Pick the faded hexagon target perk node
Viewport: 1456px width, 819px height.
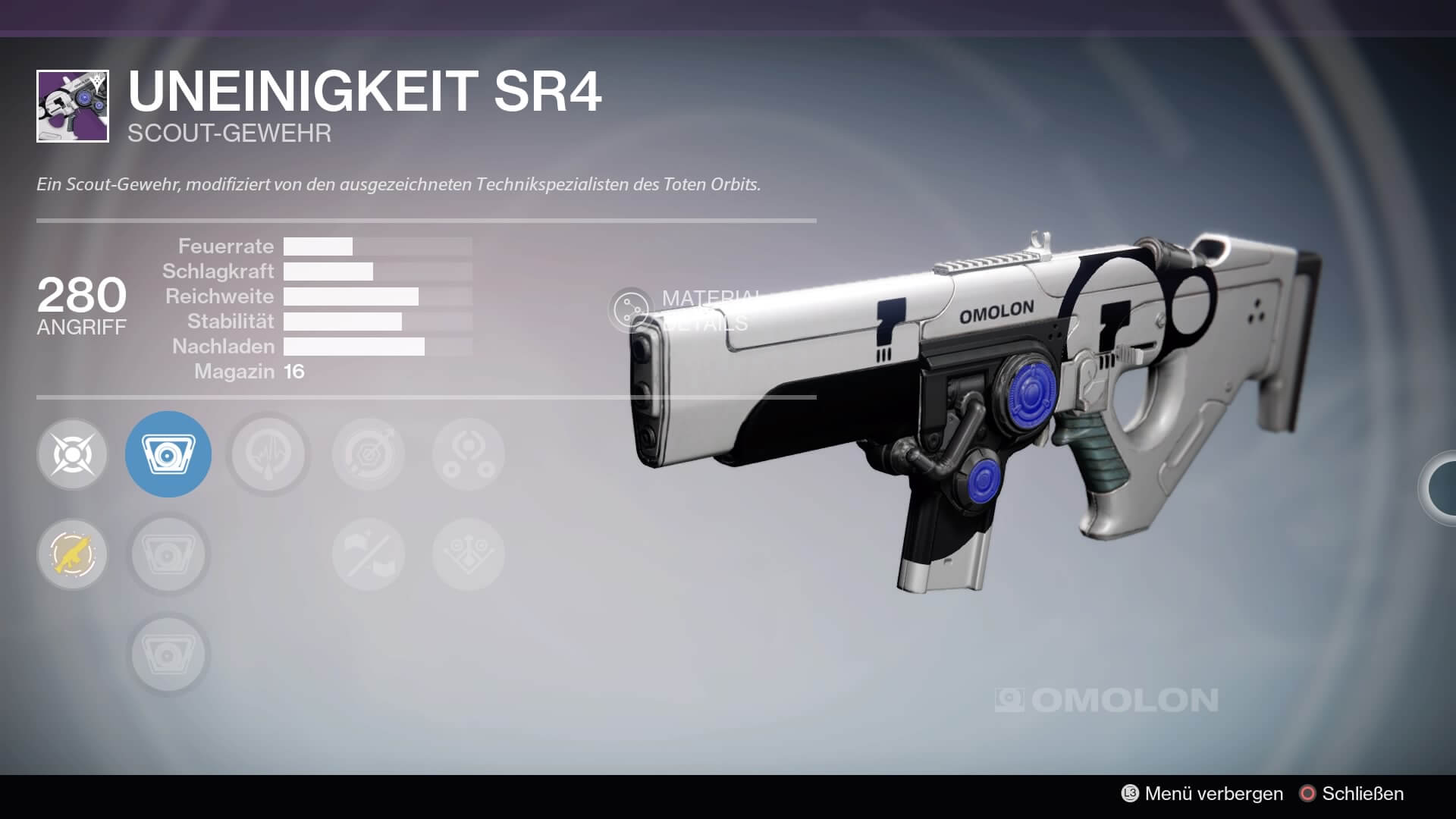pos(369,454)
